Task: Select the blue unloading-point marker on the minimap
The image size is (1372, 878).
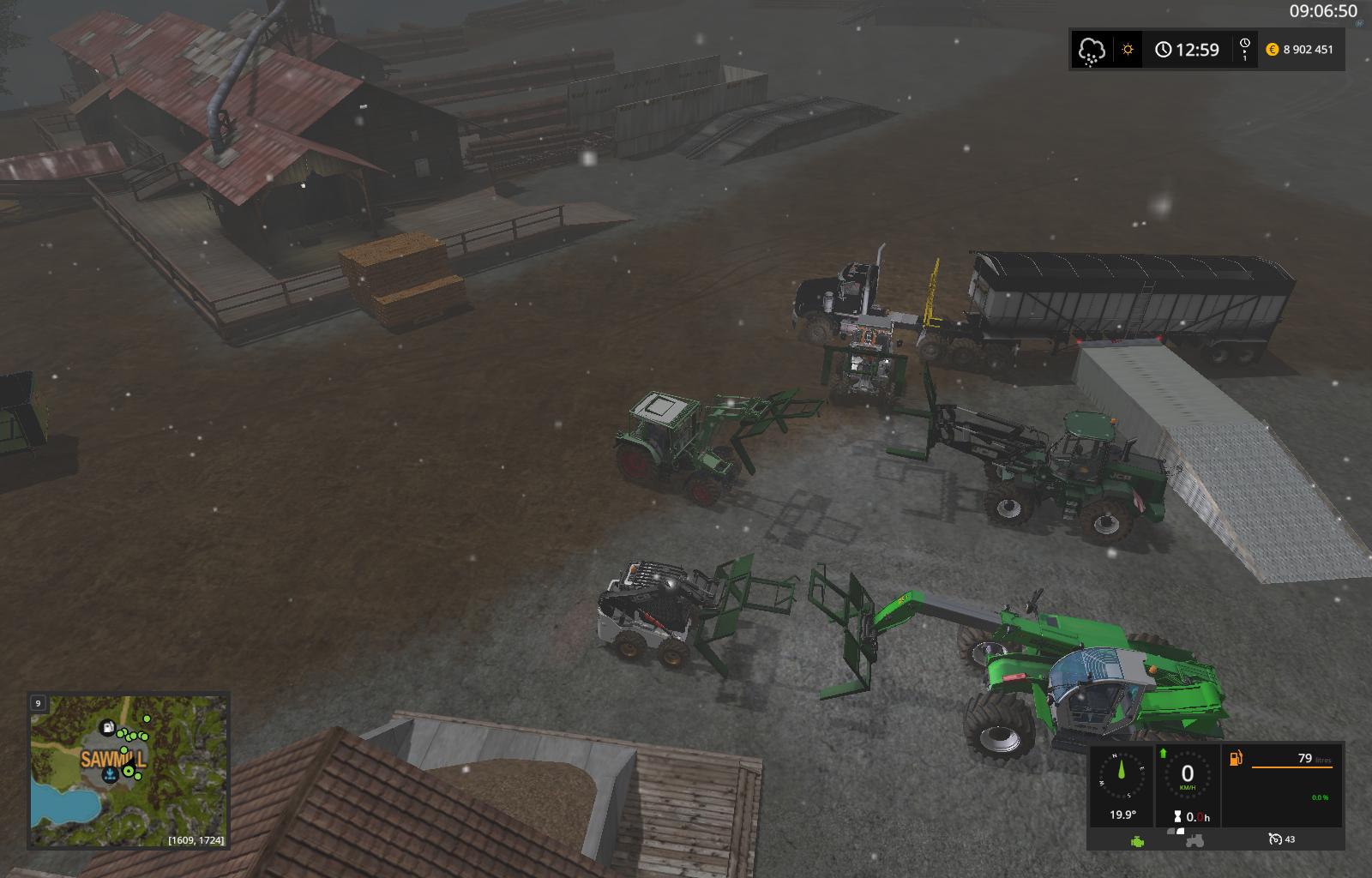Action: point(110,775)
